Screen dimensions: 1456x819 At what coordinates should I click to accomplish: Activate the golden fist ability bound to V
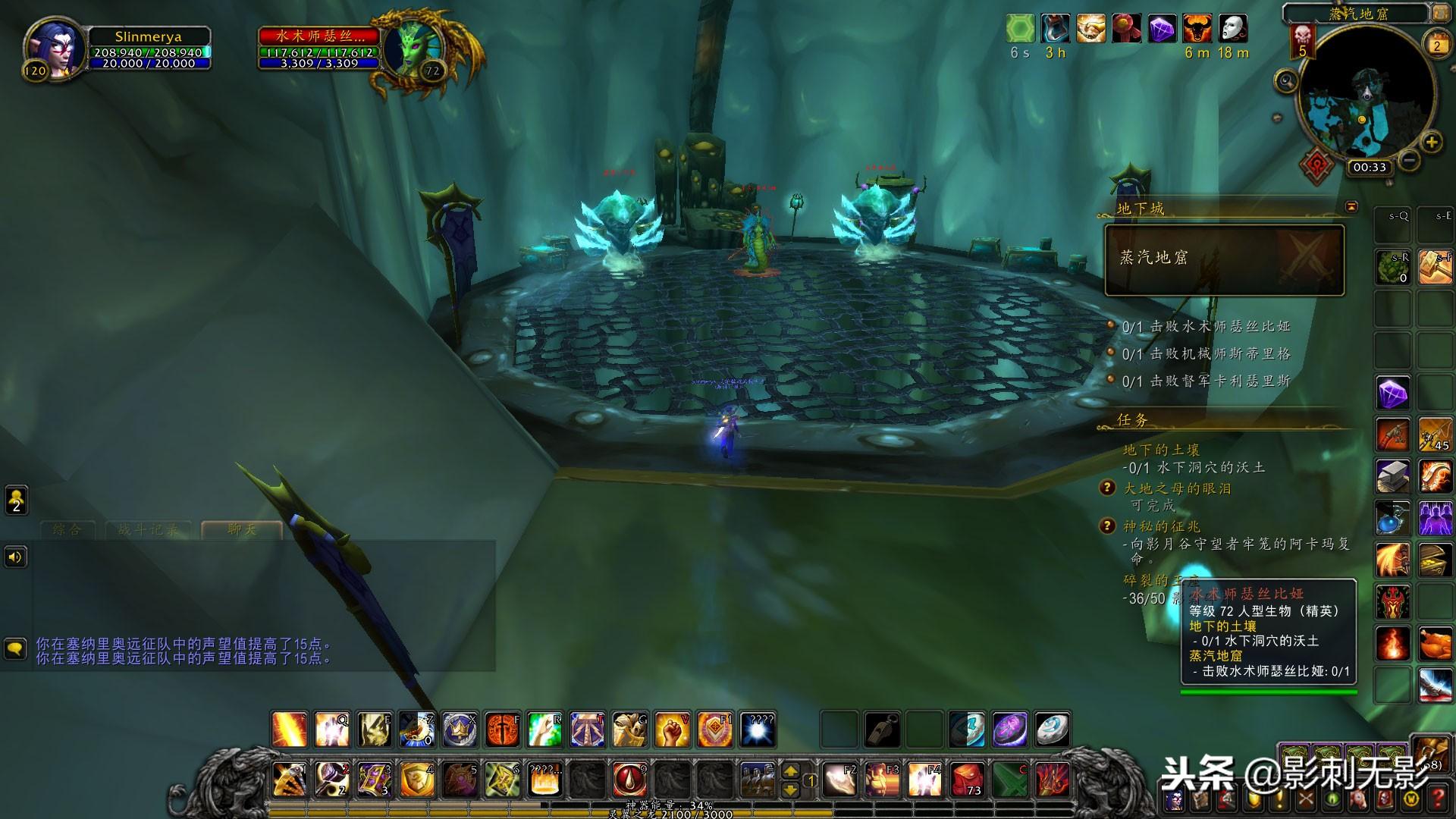672,730
